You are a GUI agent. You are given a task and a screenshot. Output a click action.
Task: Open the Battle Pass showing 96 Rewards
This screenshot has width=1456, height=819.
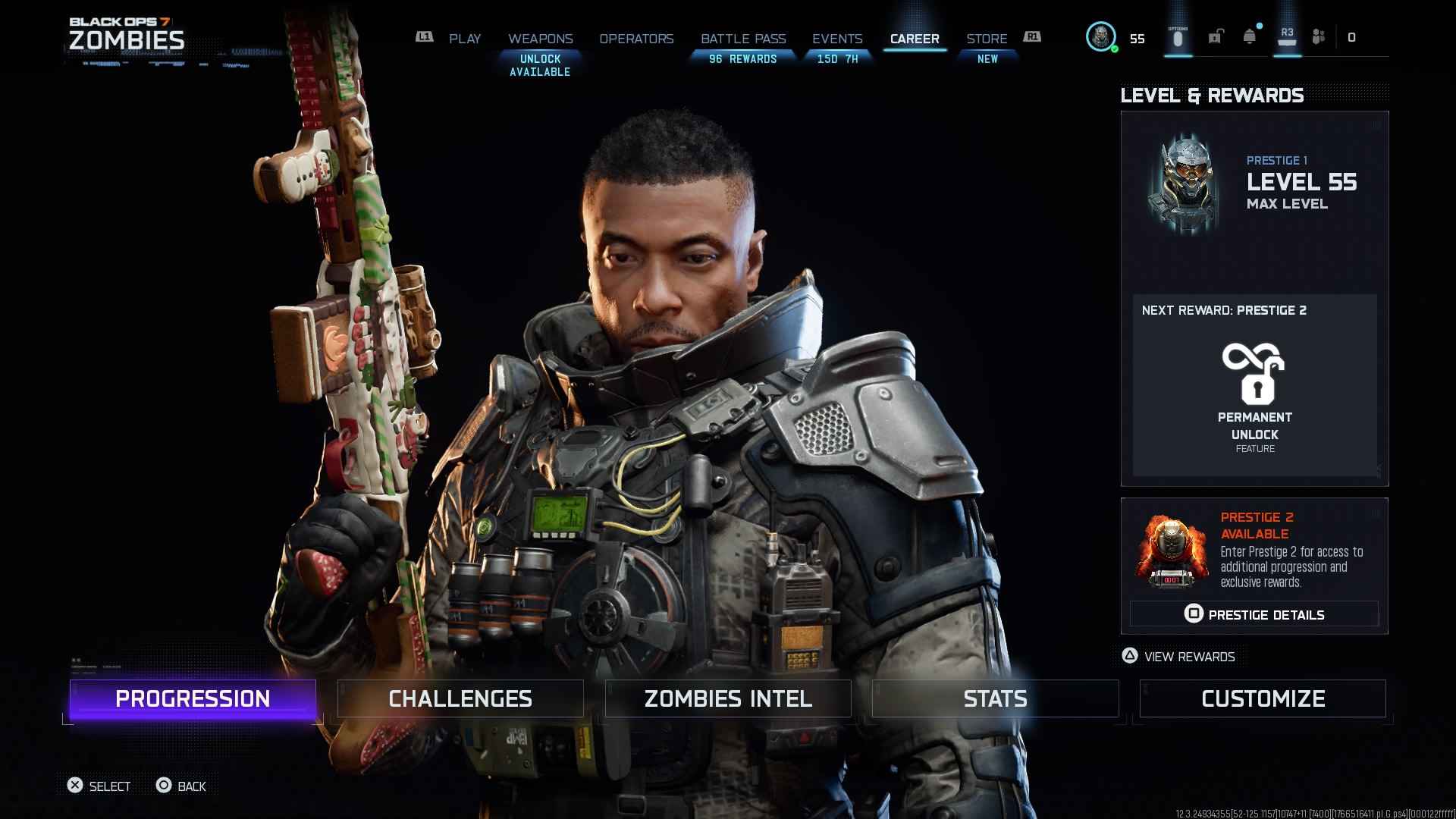744,39
